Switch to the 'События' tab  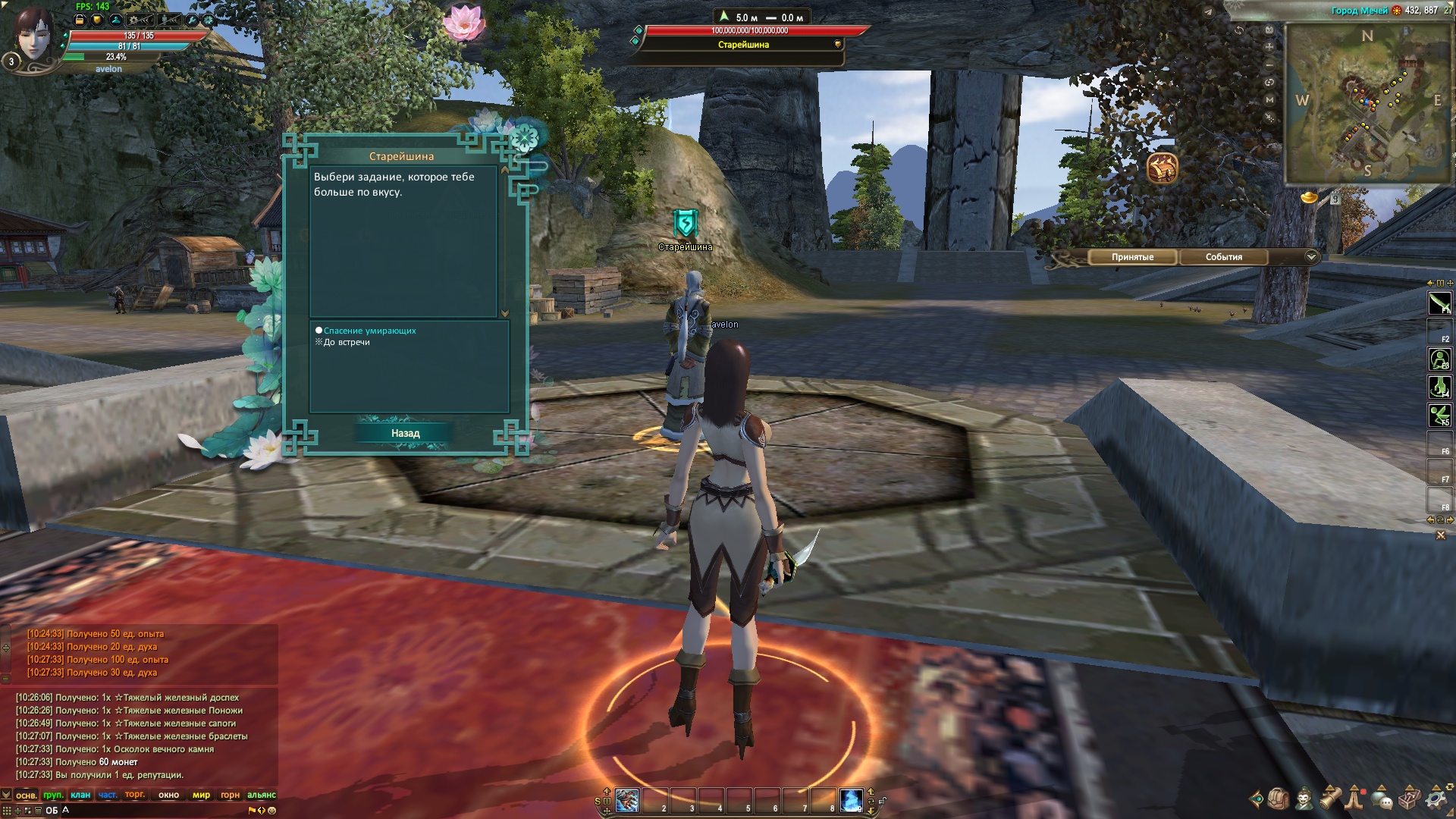(x=1223, y=257)
